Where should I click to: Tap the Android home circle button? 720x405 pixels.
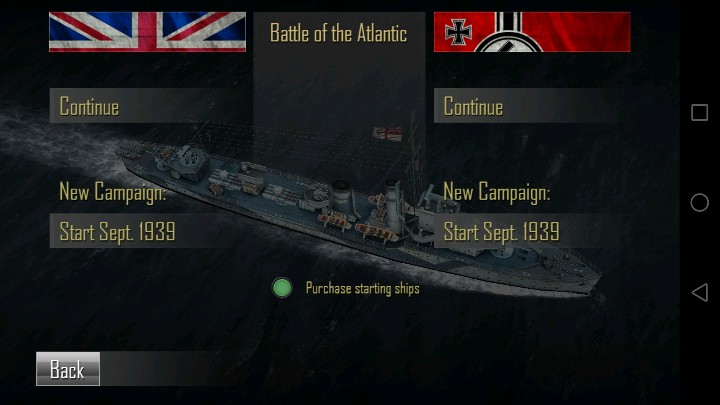[x=699, y=202]
